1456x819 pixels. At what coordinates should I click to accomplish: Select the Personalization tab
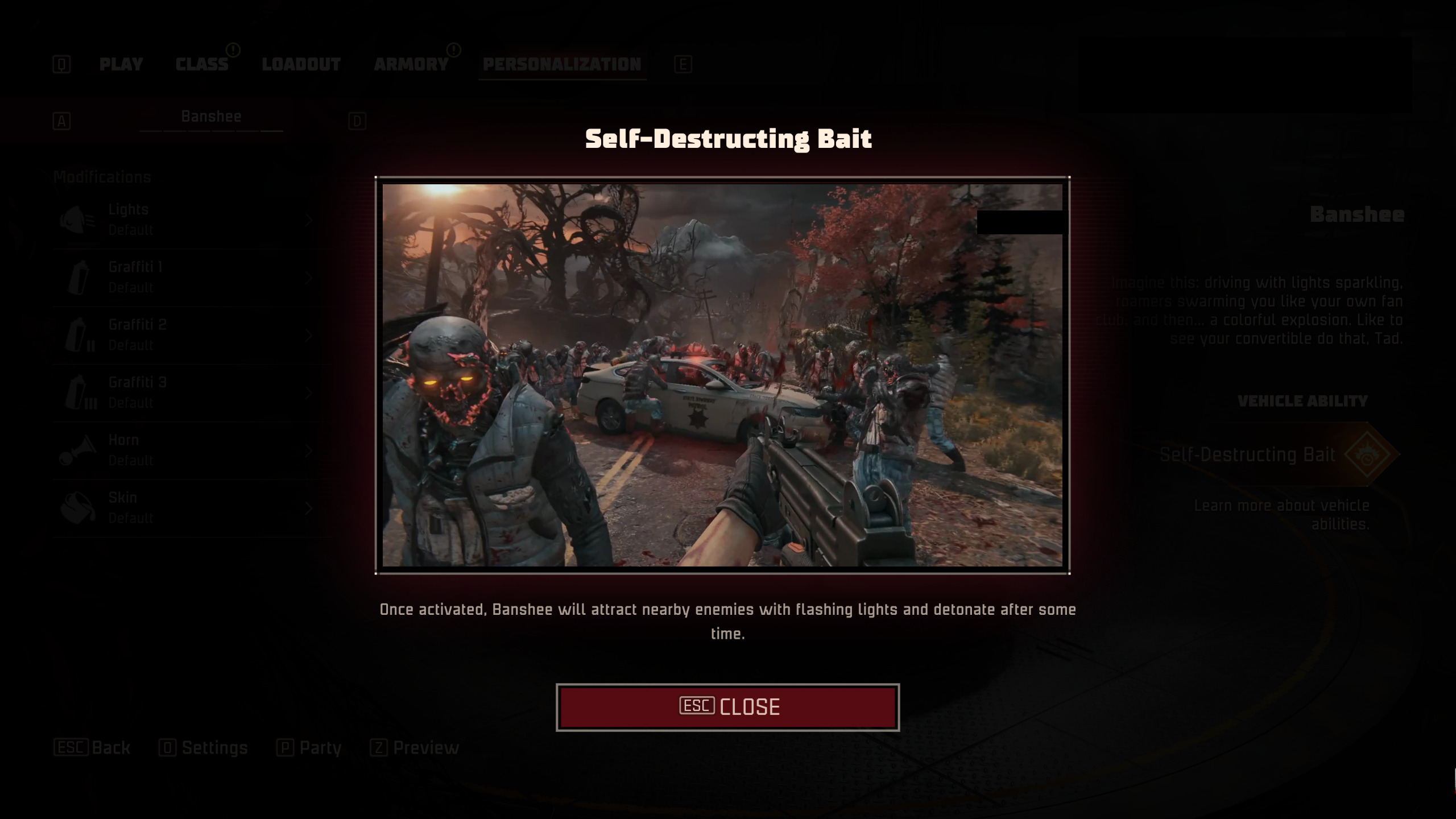pos(562,64)
